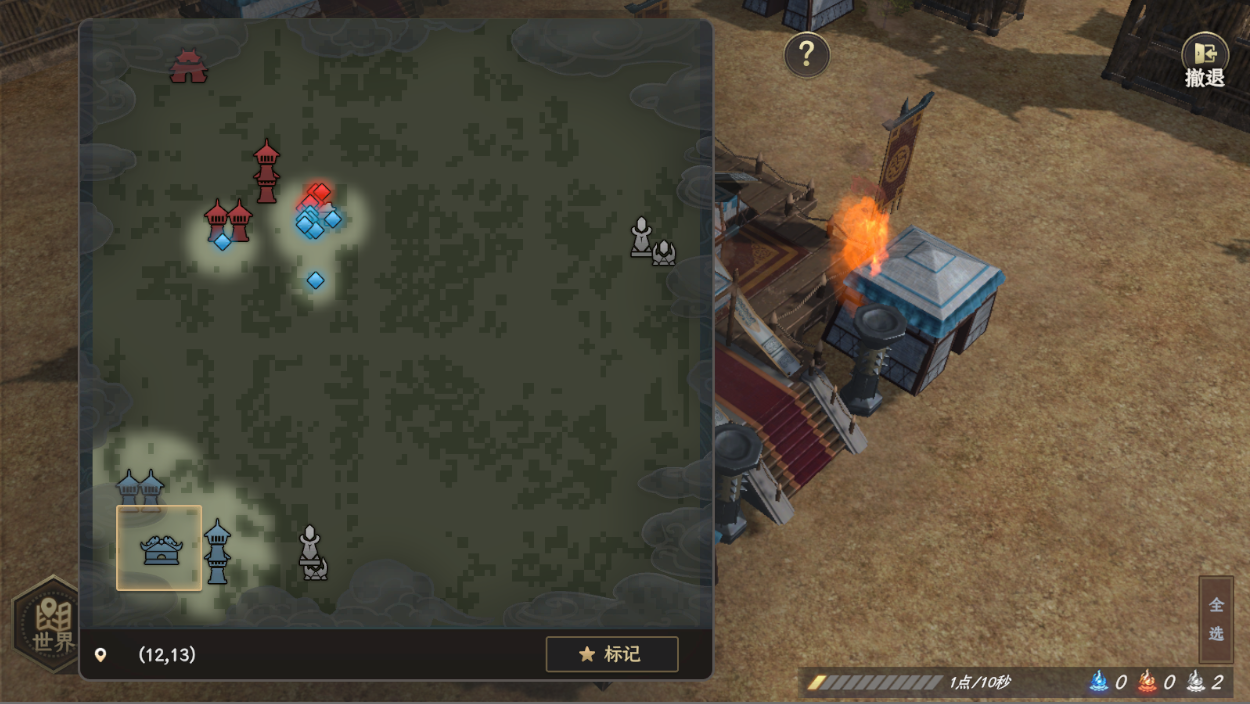Select the single red enemy tower marker

(x=266, y=172)
